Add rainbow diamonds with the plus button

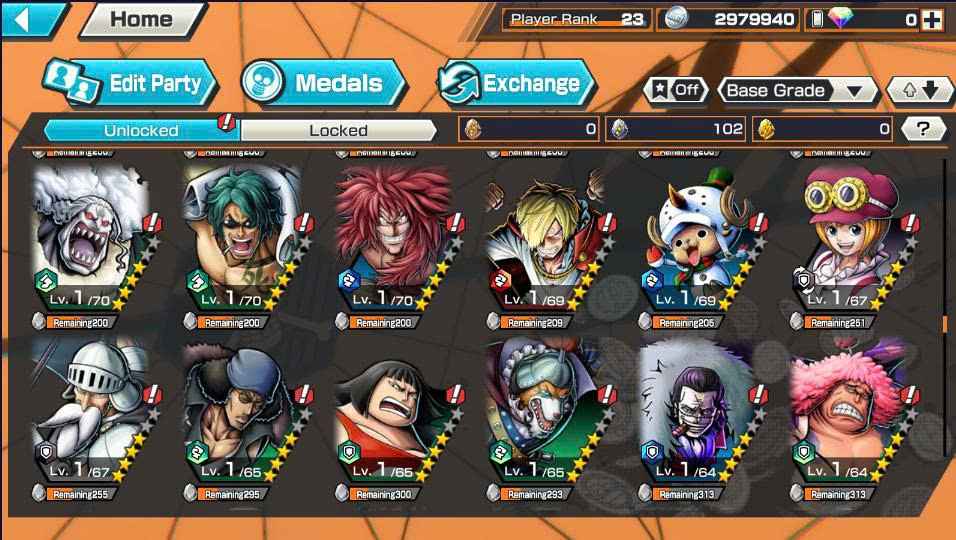(x=931, y=19)
